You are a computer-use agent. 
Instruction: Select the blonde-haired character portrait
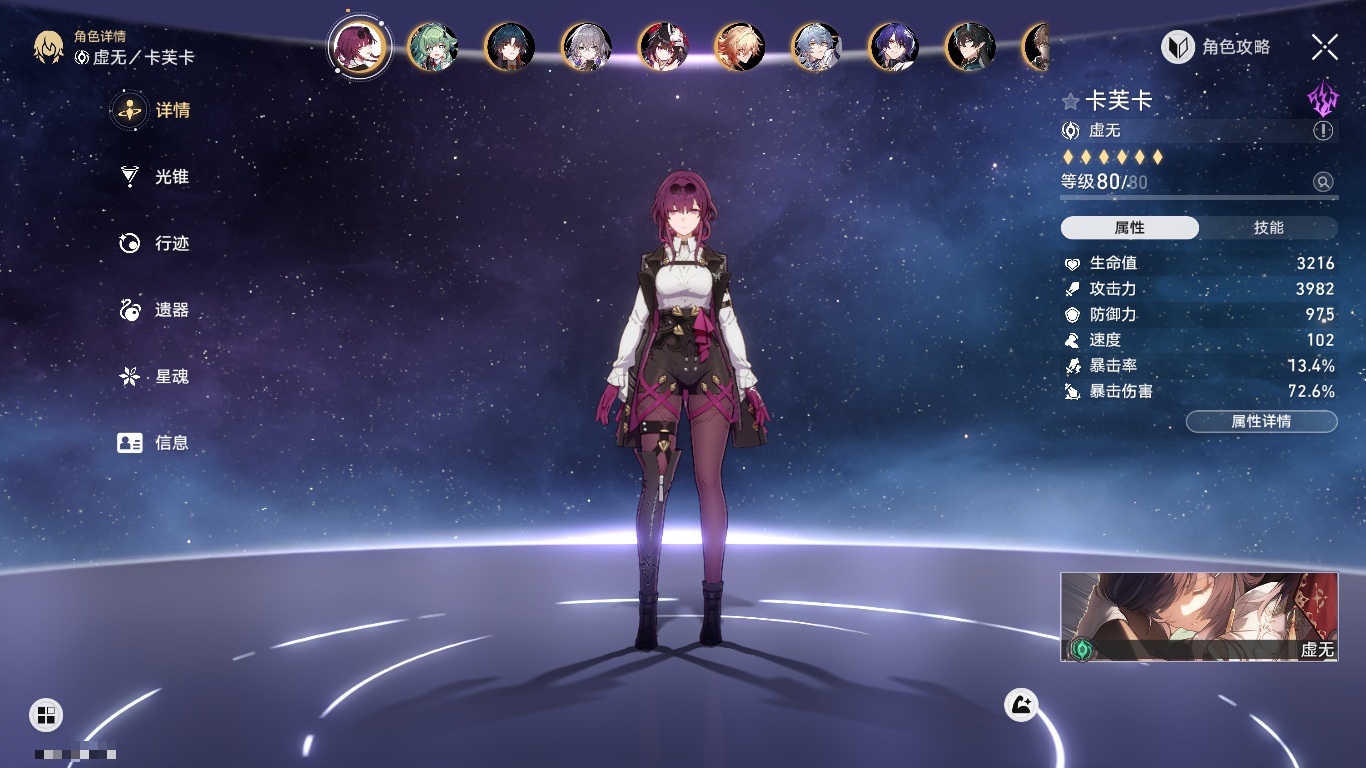(x=740, y=47)
